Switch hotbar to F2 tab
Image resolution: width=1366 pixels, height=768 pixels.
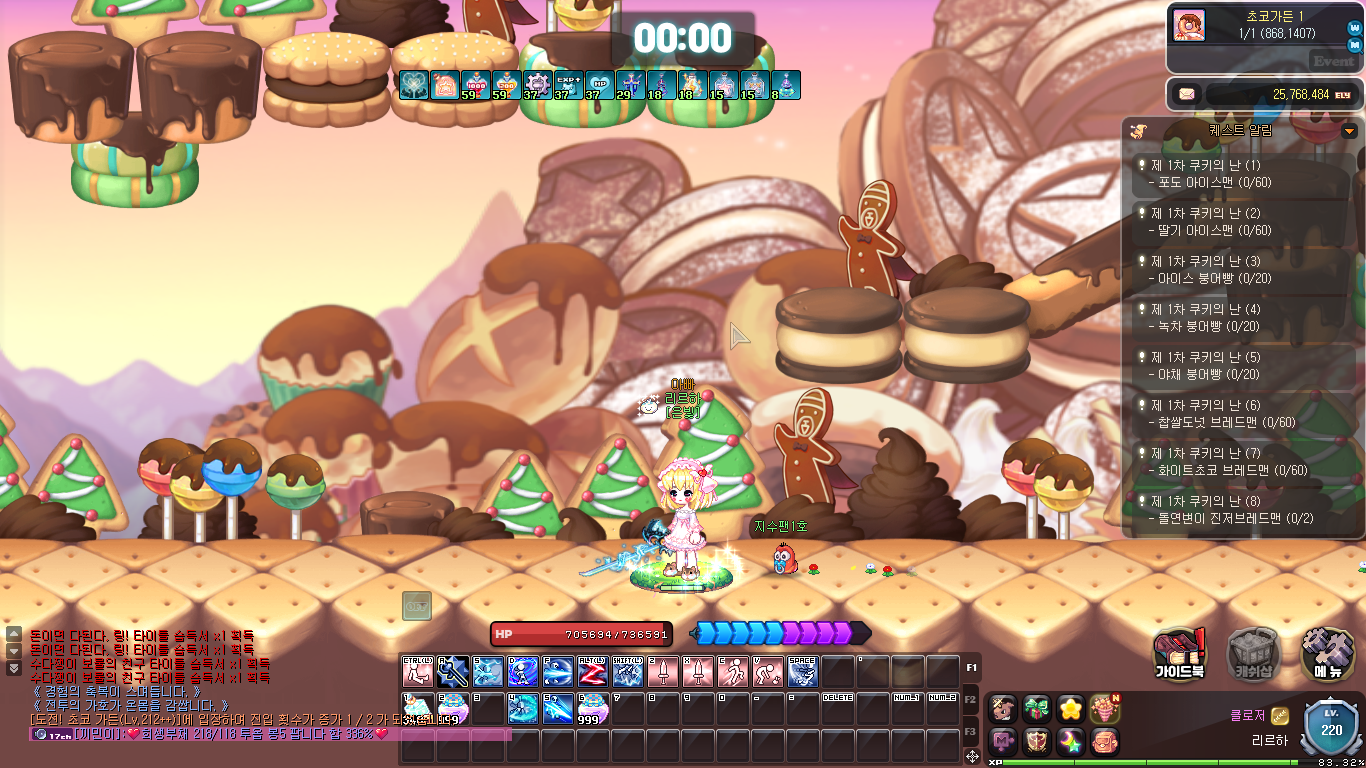(971, 699)
